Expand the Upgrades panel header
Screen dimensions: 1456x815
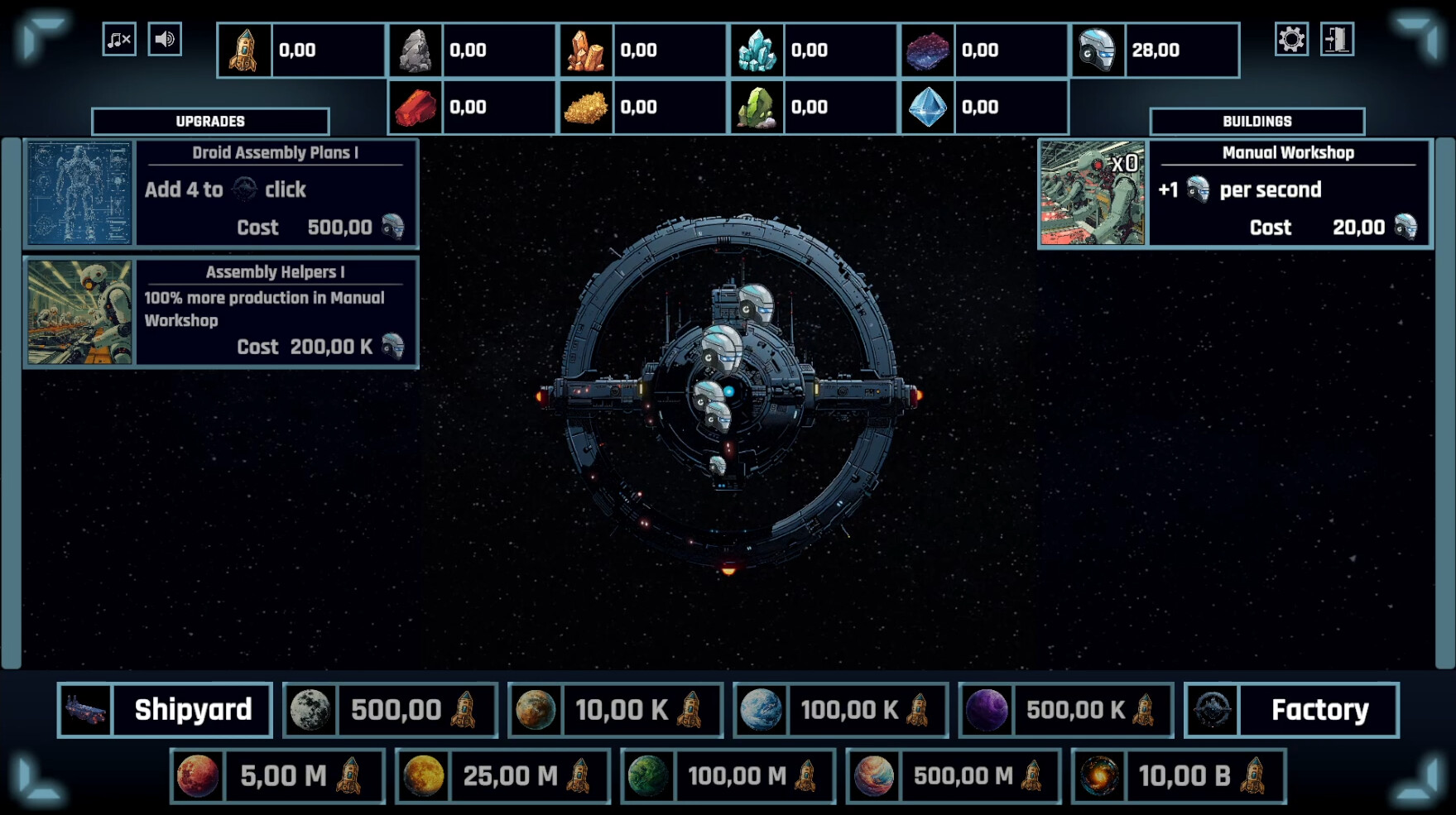pos(209,121)
